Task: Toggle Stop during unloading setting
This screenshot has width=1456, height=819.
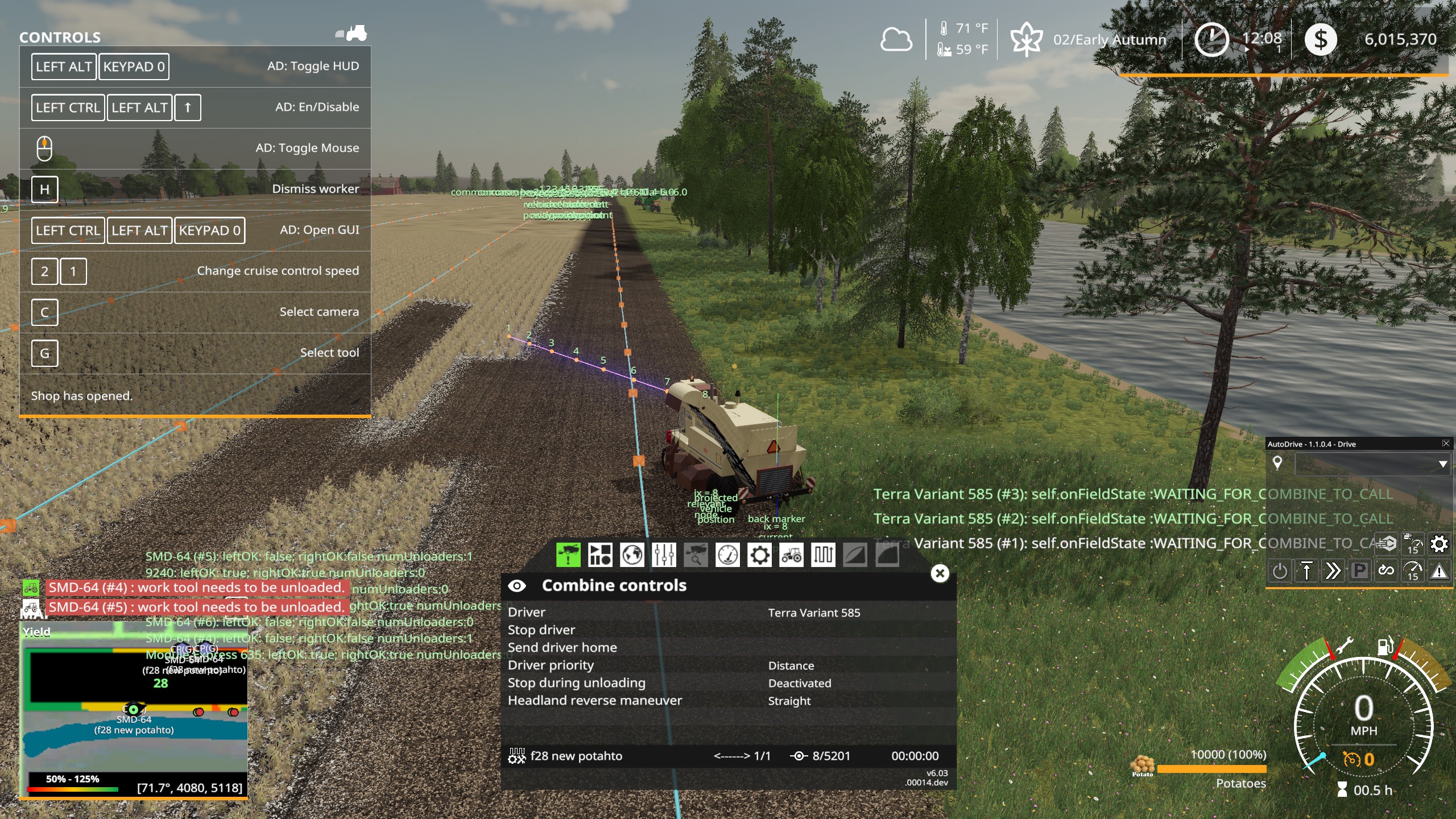Action: [799, 683]
